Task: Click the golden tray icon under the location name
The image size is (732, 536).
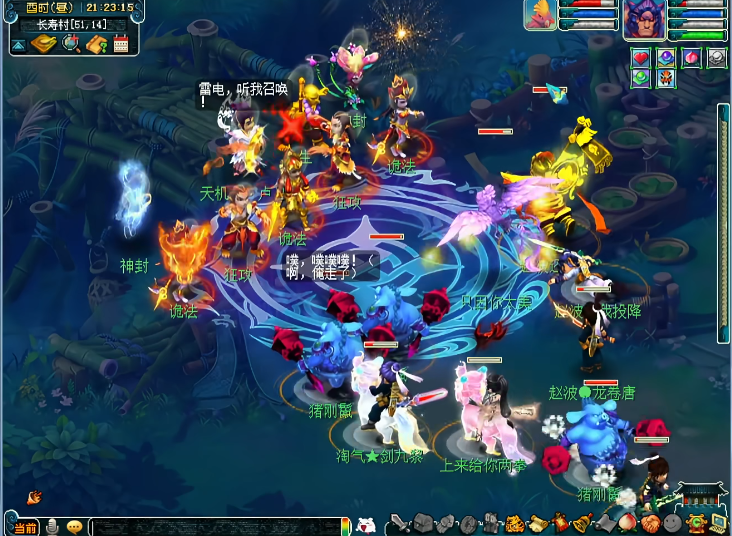Action: point(45,44)
